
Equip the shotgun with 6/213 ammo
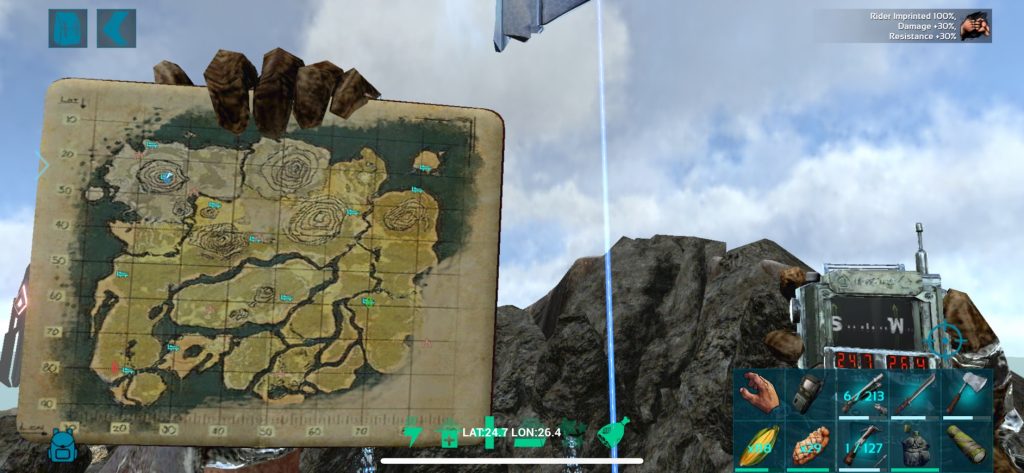point(863,393)
